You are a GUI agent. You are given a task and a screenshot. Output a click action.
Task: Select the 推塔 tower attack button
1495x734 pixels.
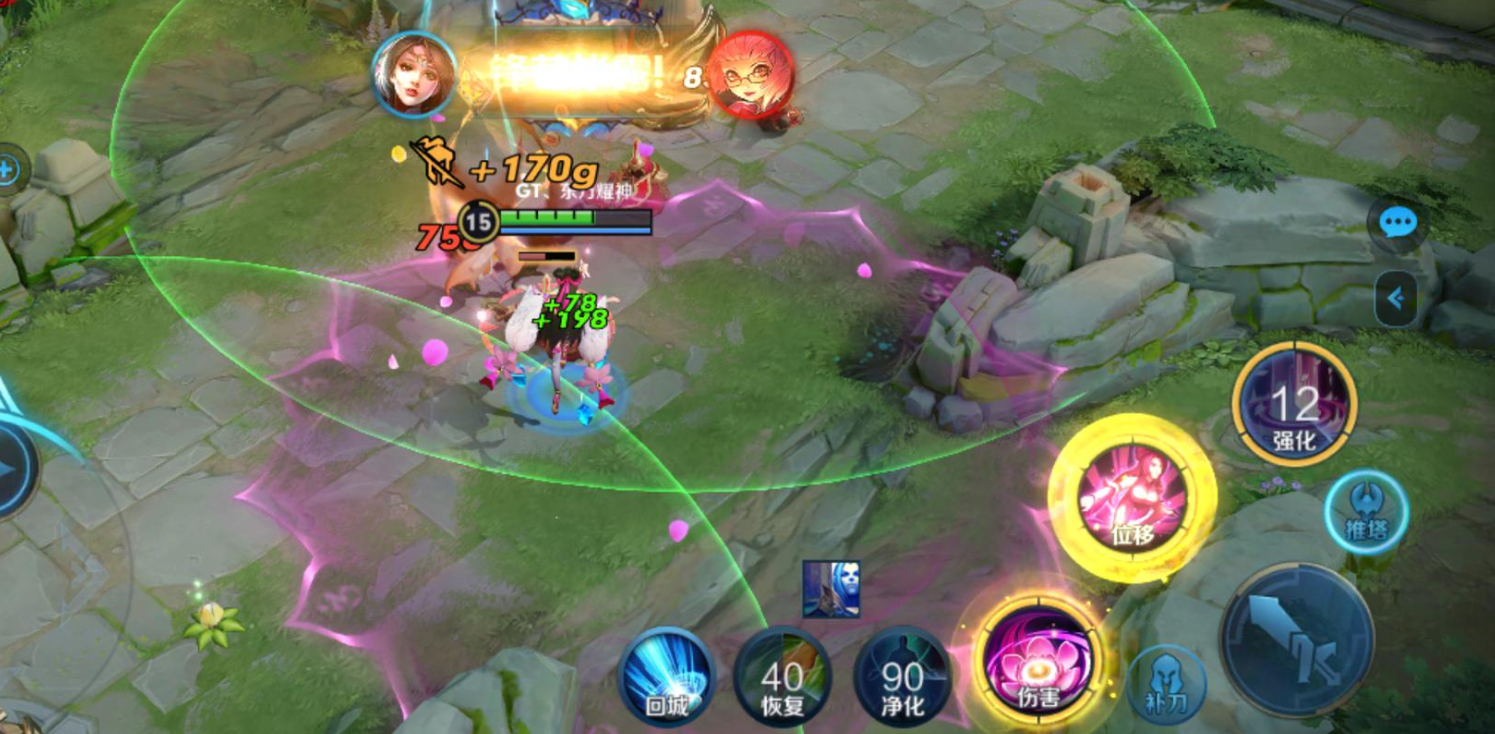1366,512
